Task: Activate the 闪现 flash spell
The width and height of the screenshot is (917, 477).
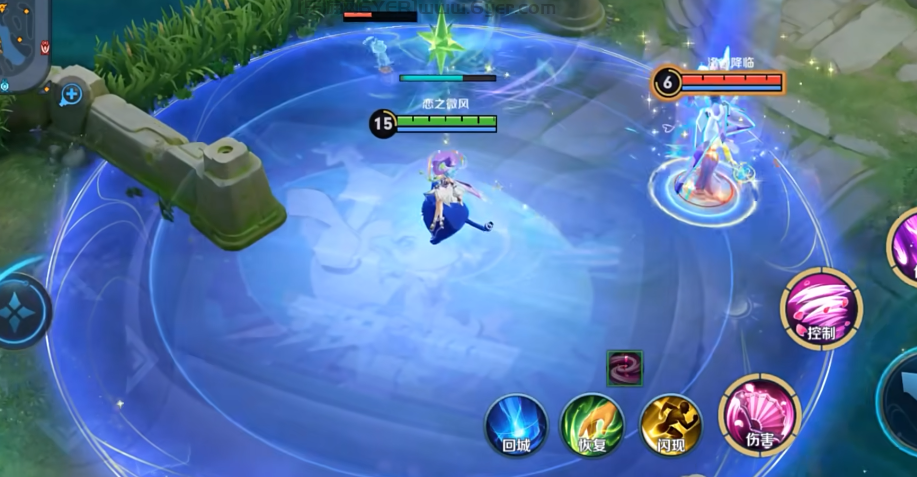Action: [670, 424]
